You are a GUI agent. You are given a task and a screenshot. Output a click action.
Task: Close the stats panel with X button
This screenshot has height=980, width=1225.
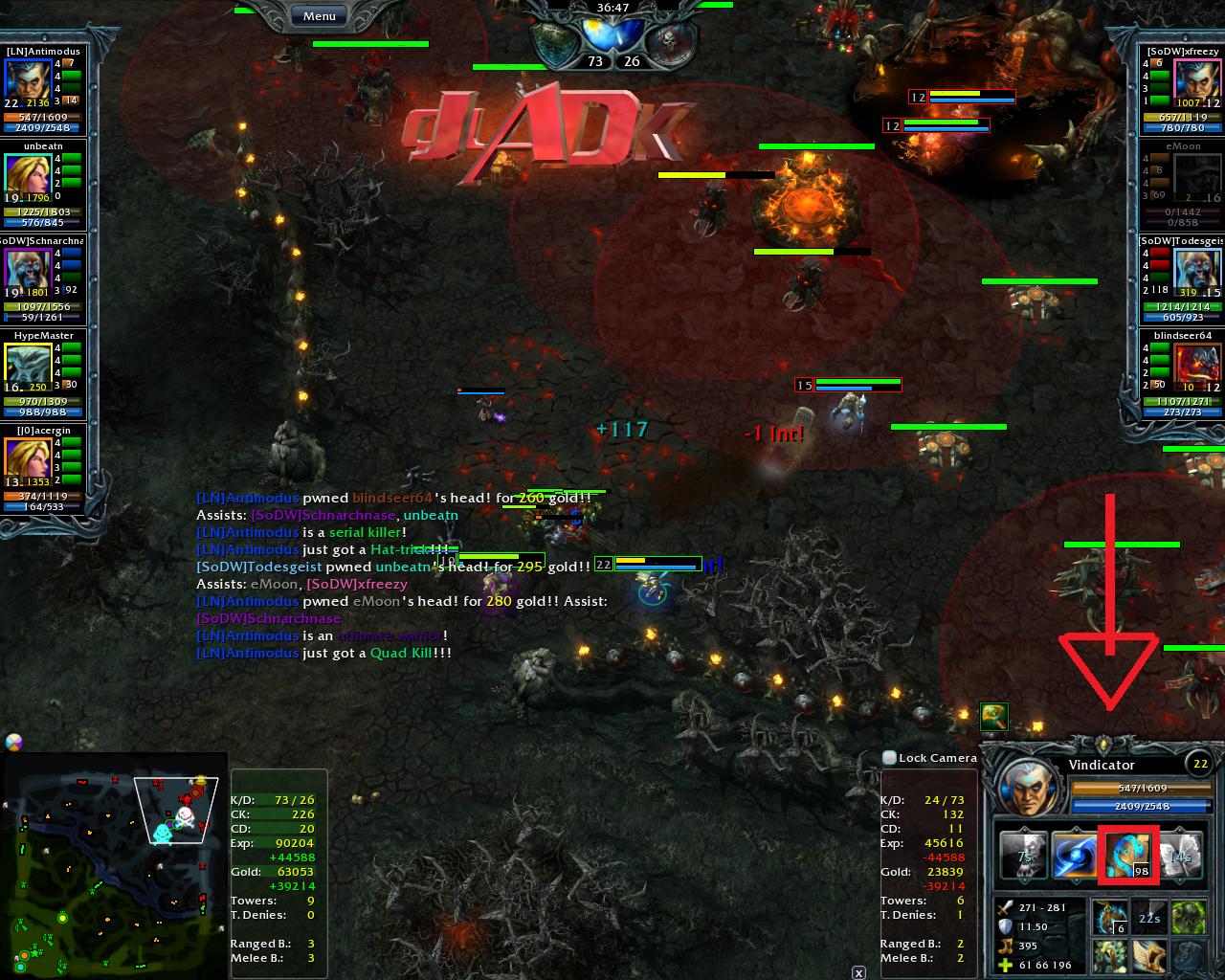858,972
